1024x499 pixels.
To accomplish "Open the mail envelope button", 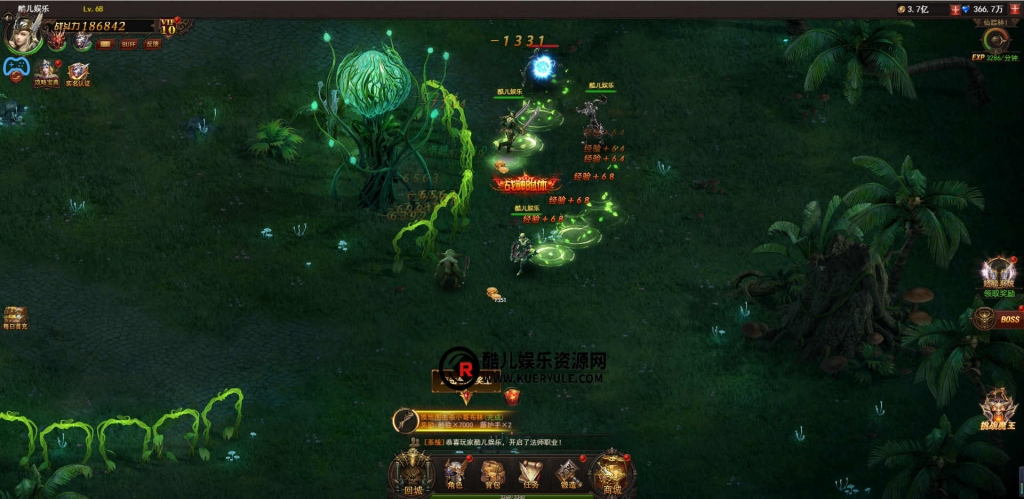I will [105, 44].
